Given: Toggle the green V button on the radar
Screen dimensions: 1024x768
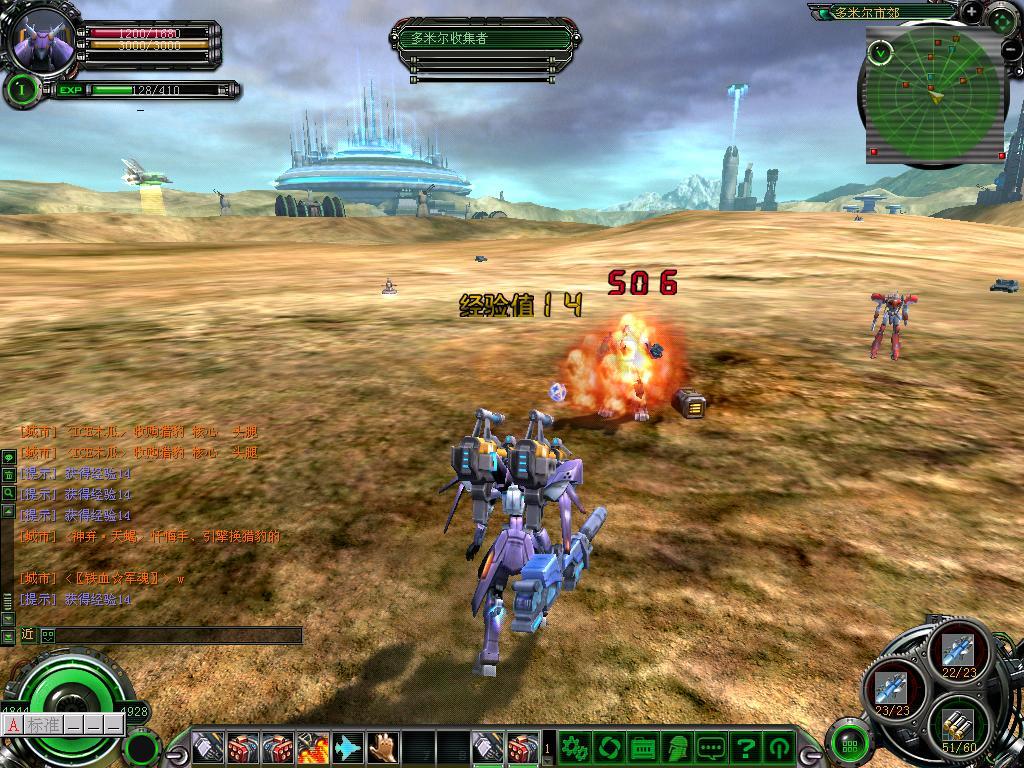Looking at the screenshot, I should tap(879, 51).
